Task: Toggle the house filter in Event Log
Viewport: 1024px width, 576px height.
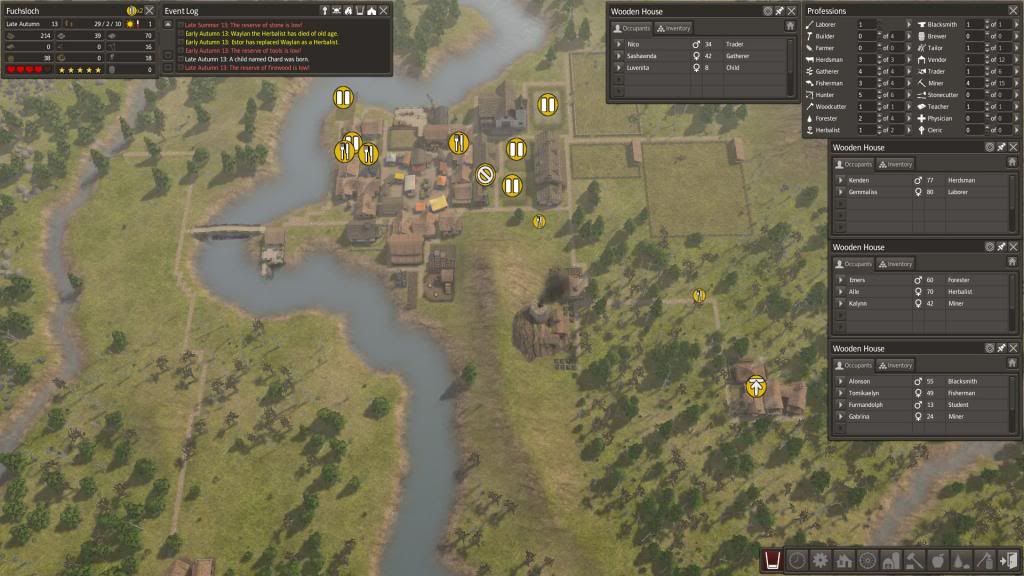Action: [x=372, y=10]
